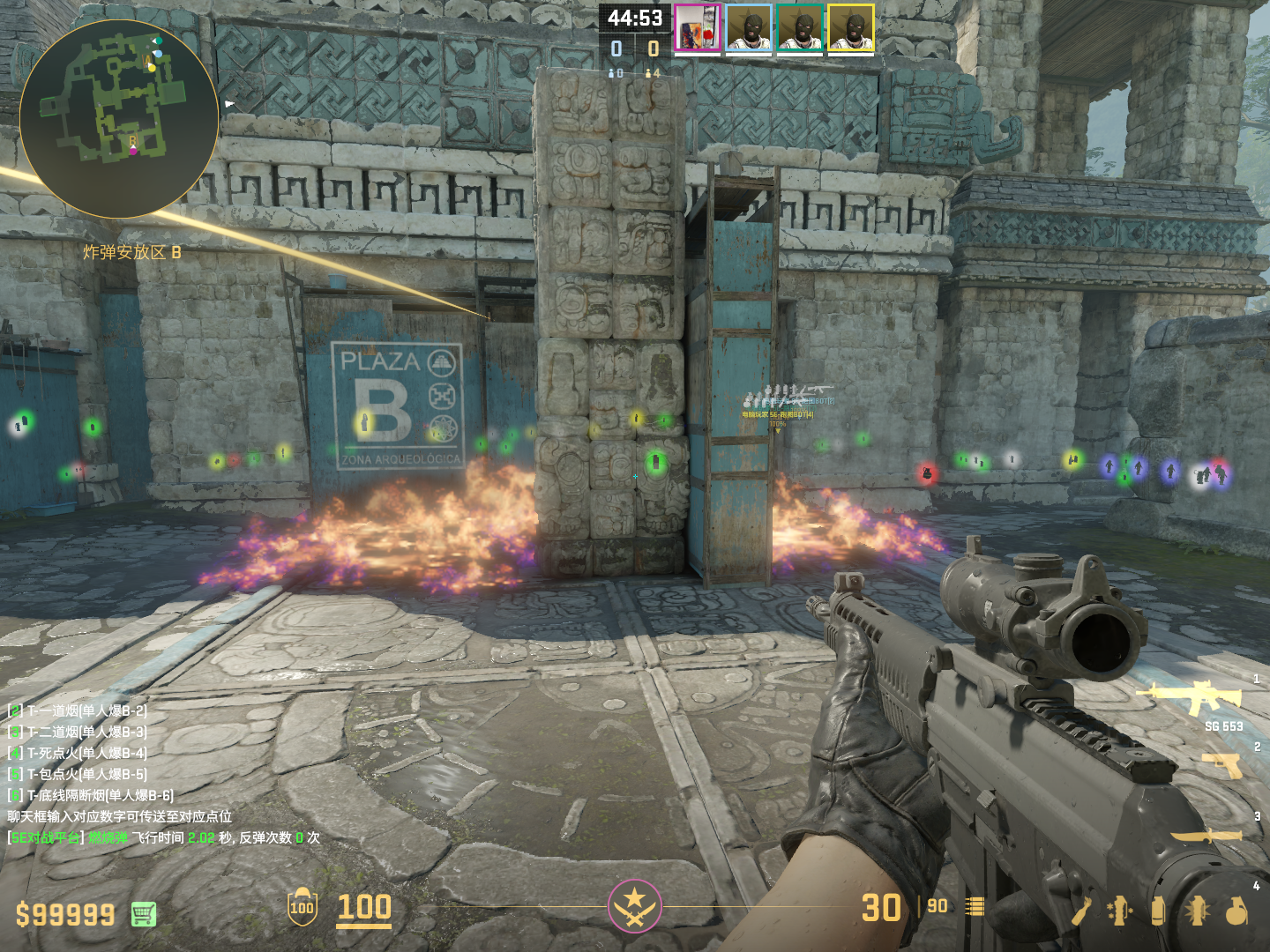Click the circular radar minimap
The image size is (1270, 952).
pos(119,119)
